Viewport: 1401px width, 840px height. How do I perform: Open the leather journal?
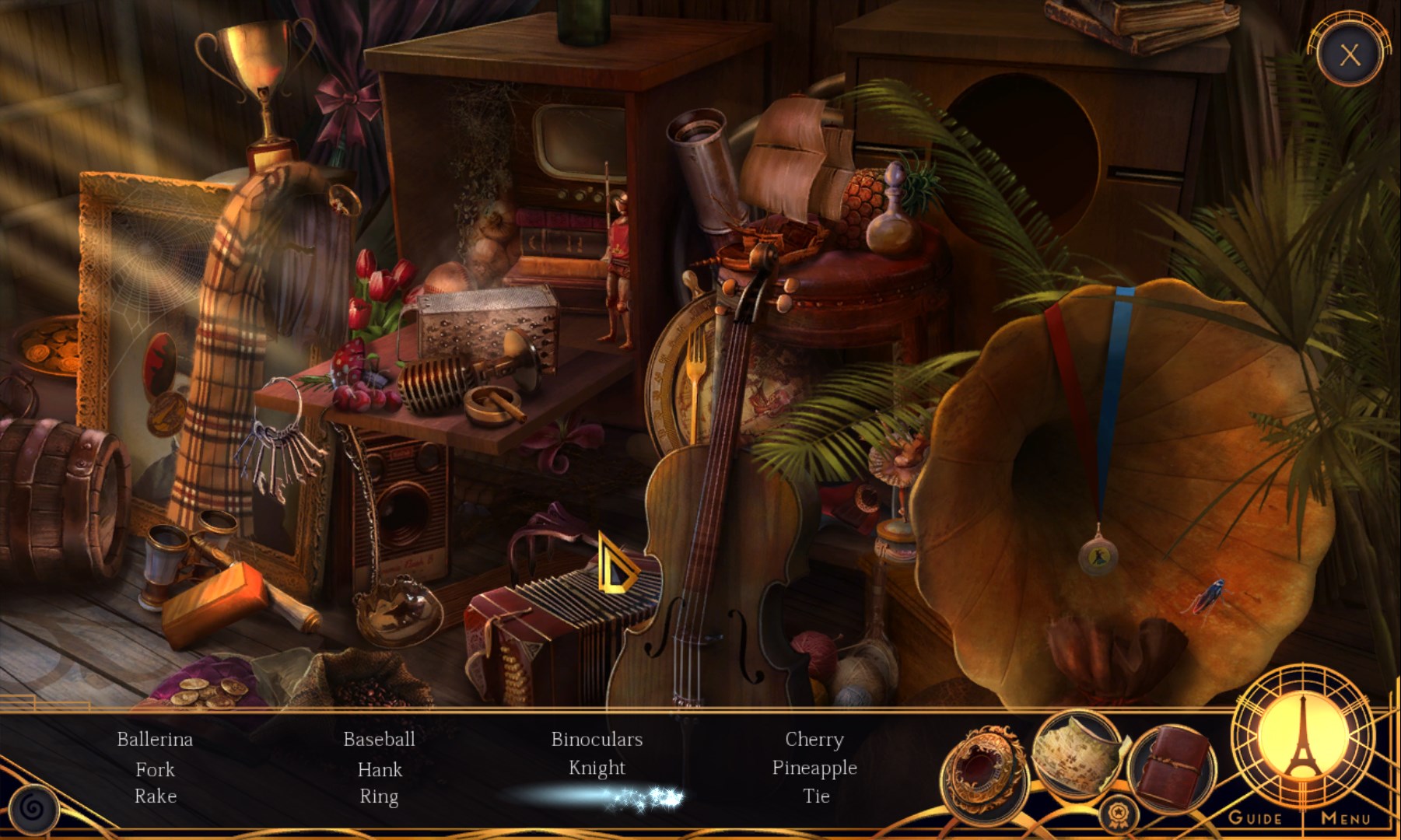1171,764
